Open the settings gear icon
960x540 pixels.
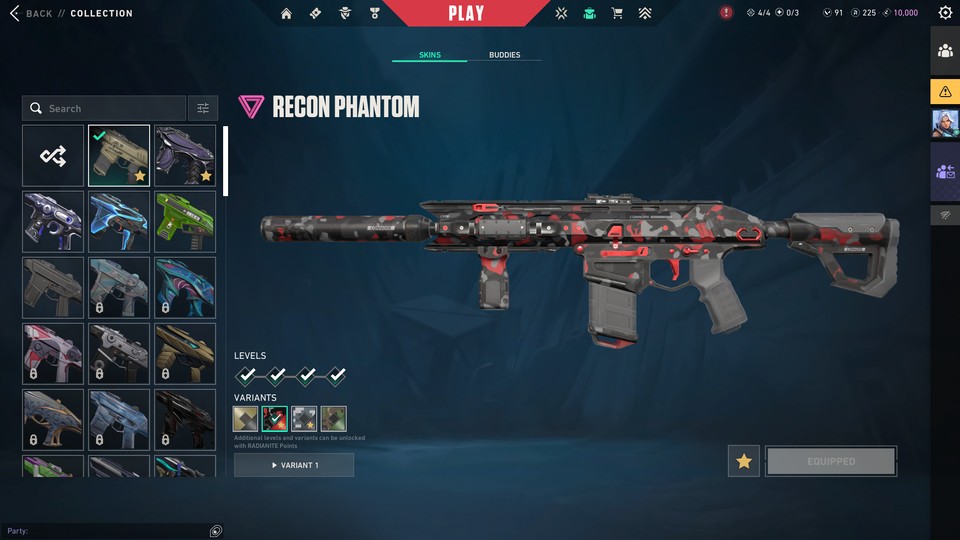pos(945,13)
